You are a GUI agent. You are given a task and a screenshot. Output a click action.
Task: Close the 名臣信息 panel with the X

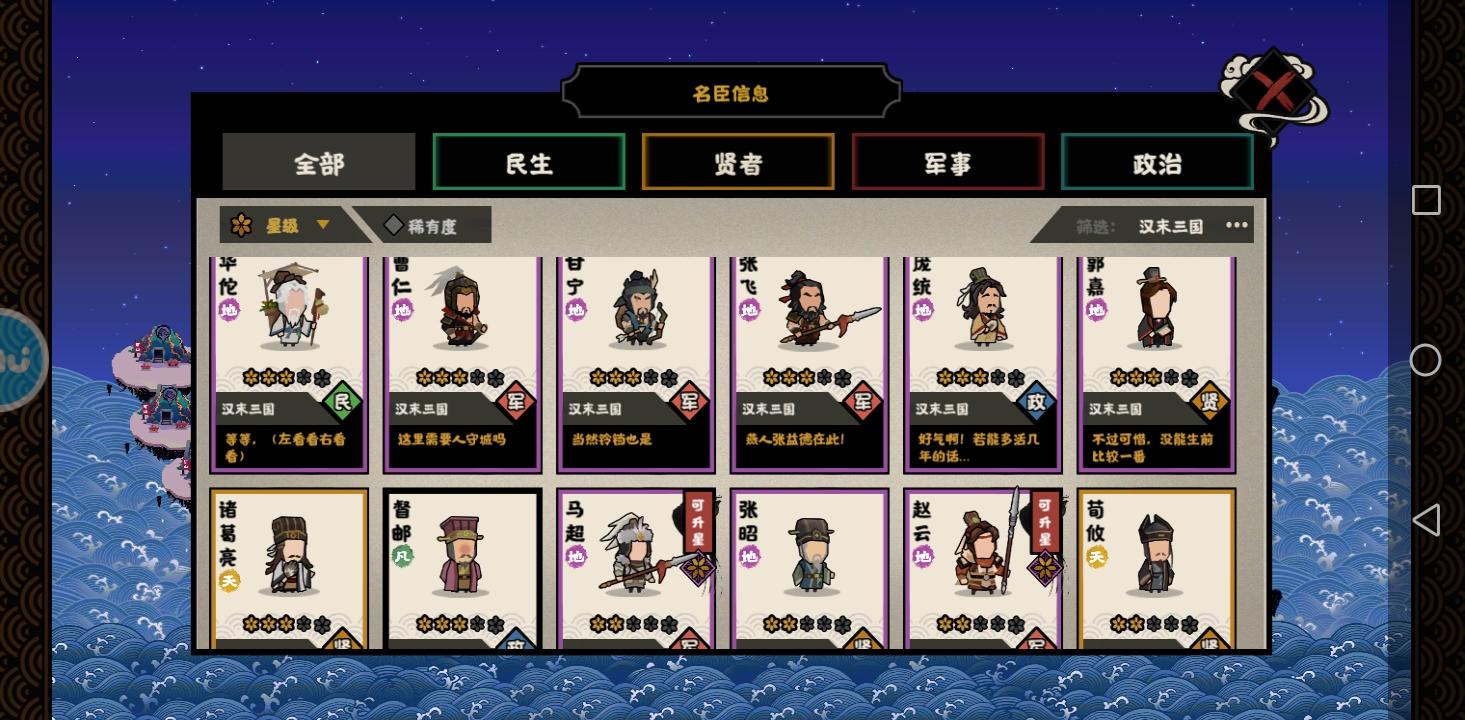[x=1275, y=89]
